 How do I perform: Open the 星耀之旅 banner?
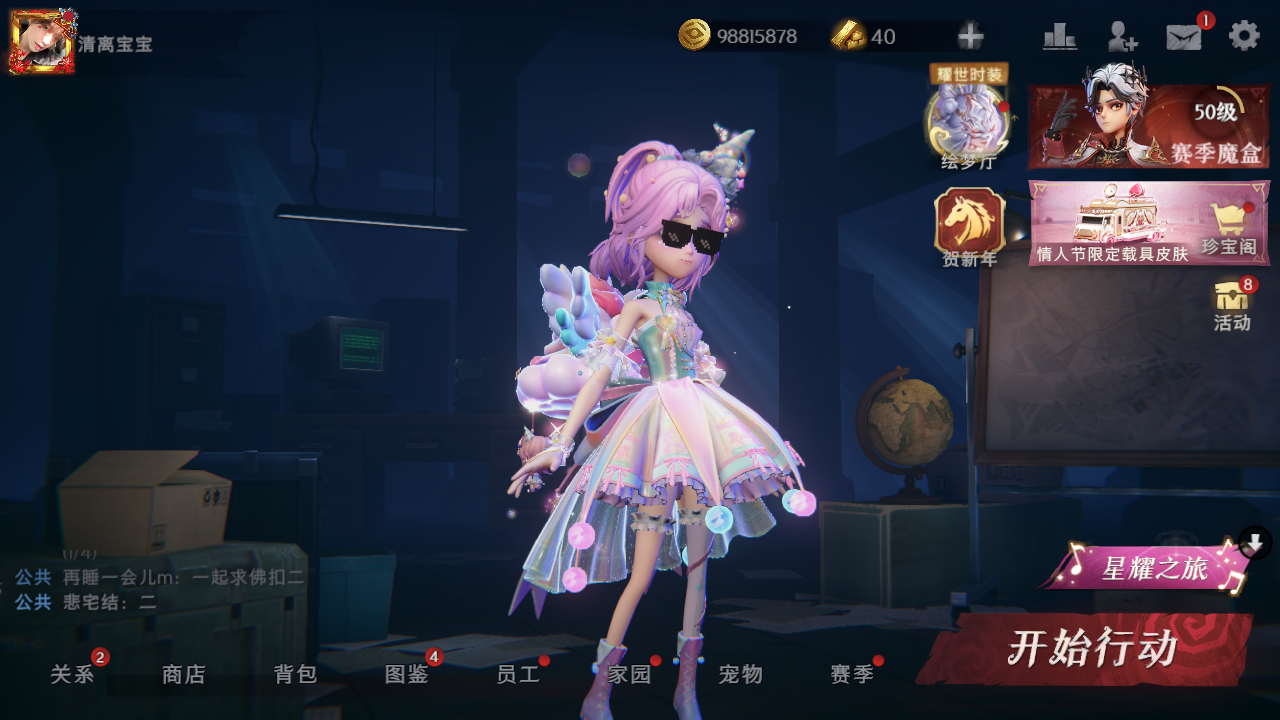coord(1153,570)
